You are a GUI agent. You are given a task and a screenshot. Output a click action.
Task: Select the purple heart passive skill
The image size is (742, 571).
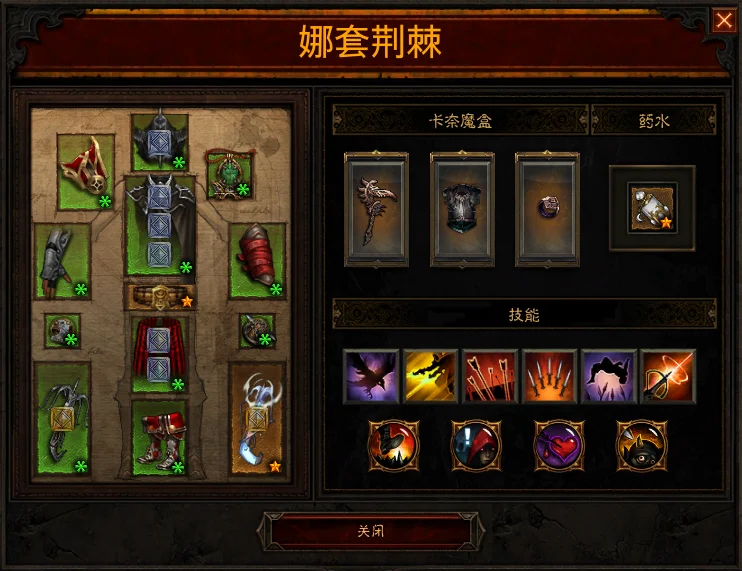coord(559,444)
